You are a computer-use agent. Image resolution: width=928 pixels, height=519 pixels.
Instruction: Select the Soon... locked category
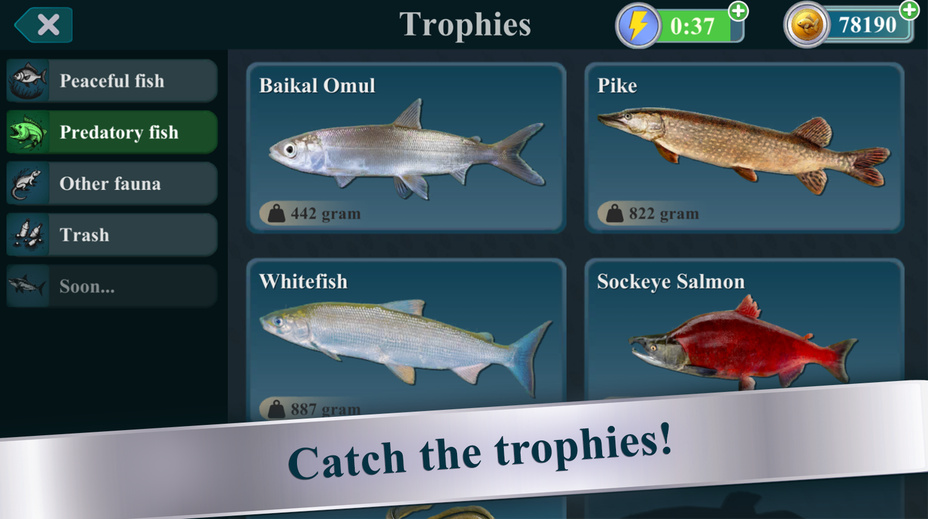111,287
